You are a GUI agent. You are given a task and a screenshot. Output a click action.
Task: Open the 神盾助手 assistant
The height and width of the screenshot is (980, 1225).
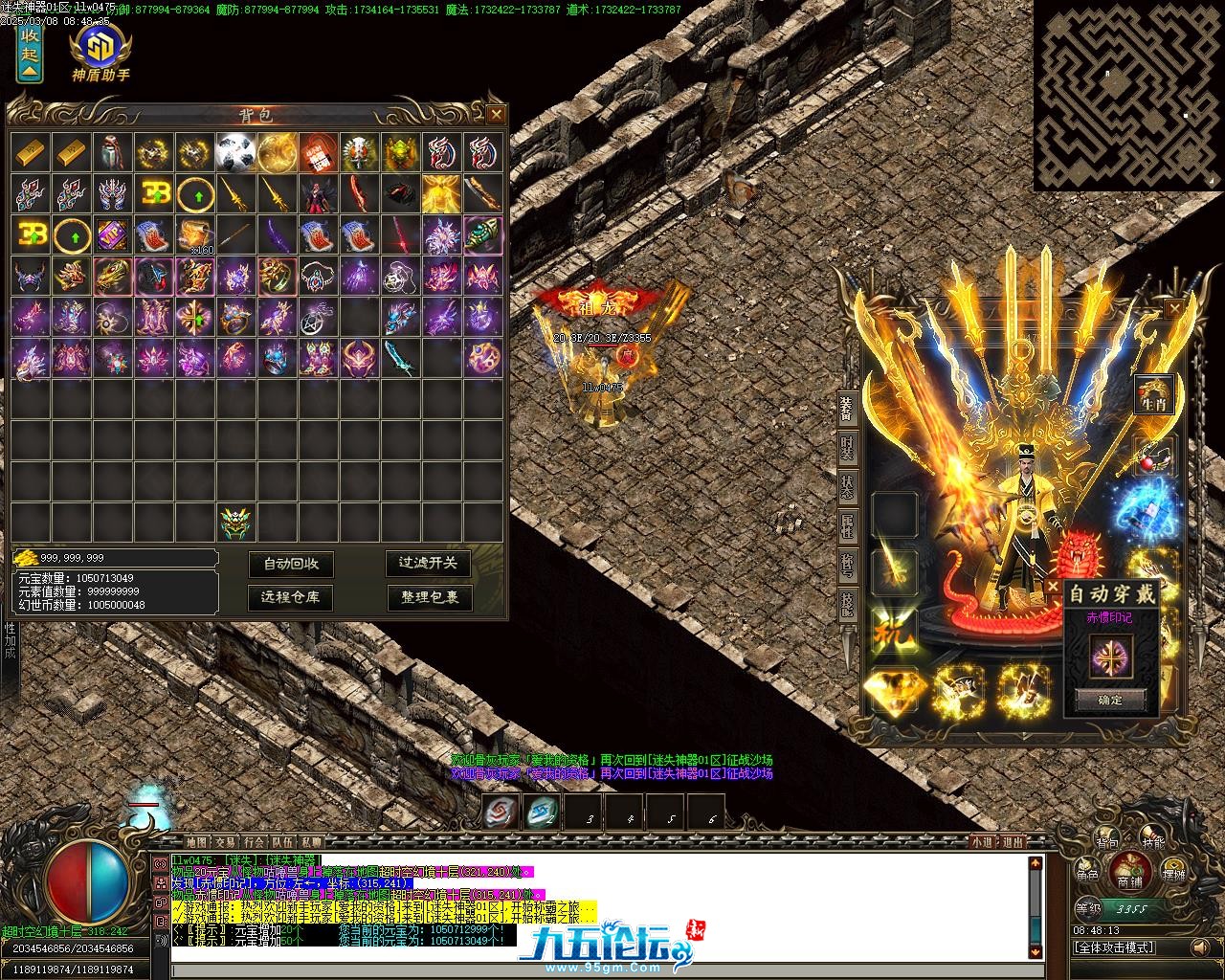tap(100, 53)
